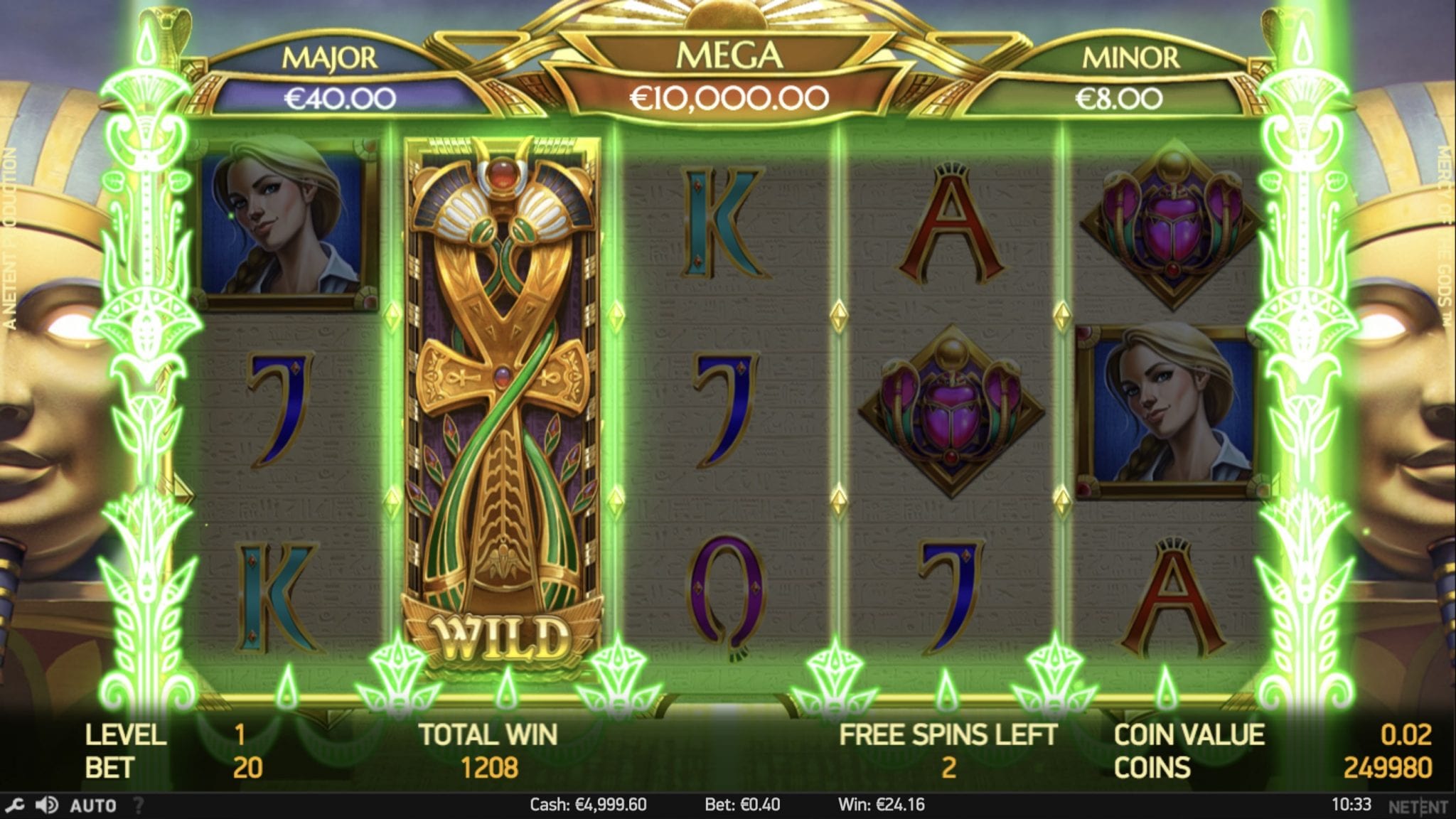The width and height of the screenshot is (1456, 819).
Task: Toggle the speaker sound icon
Action: pyautogui.click(x=47, y=805)
